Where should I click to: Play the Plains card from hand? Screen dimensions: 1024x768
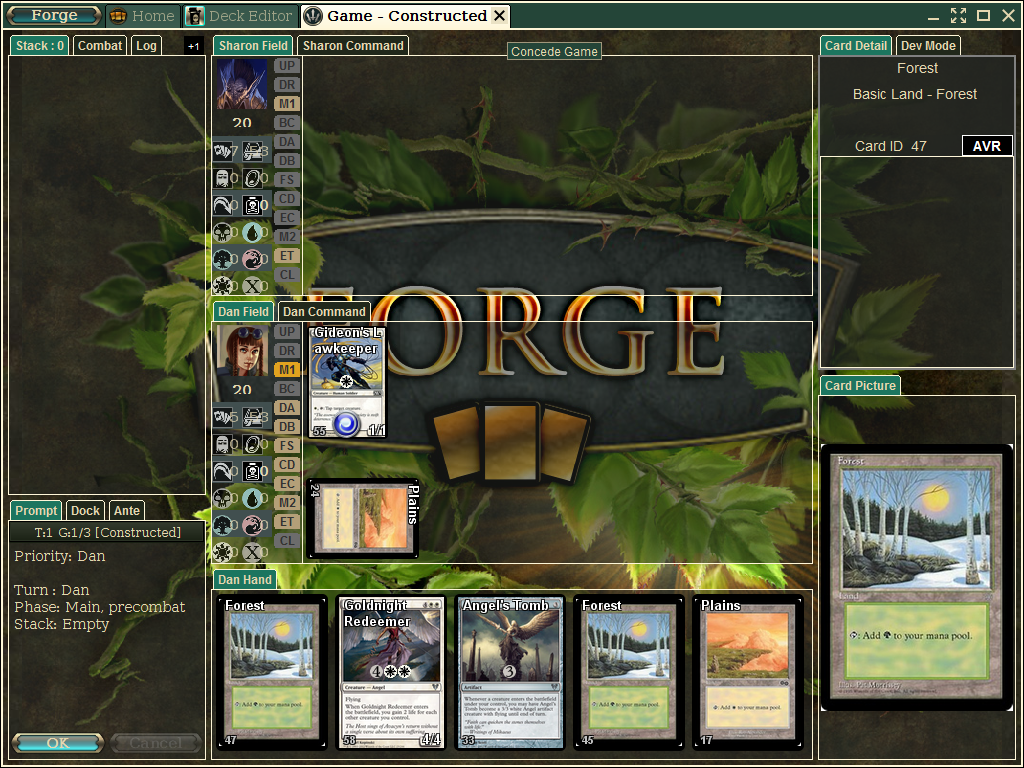pyautogui.click(x=744, y=672)
